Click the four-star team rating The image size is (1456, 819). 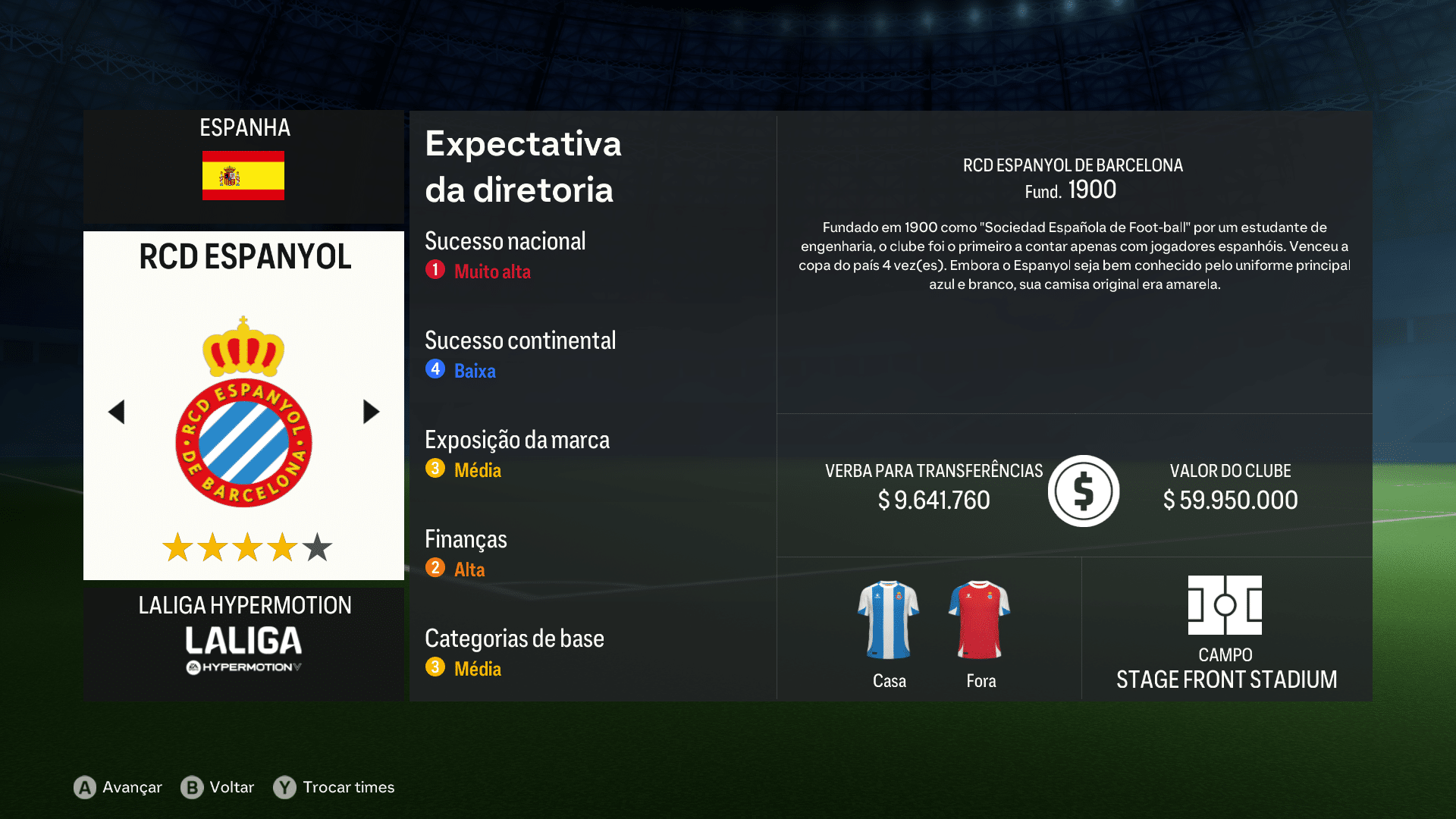[x=243, y=546]
